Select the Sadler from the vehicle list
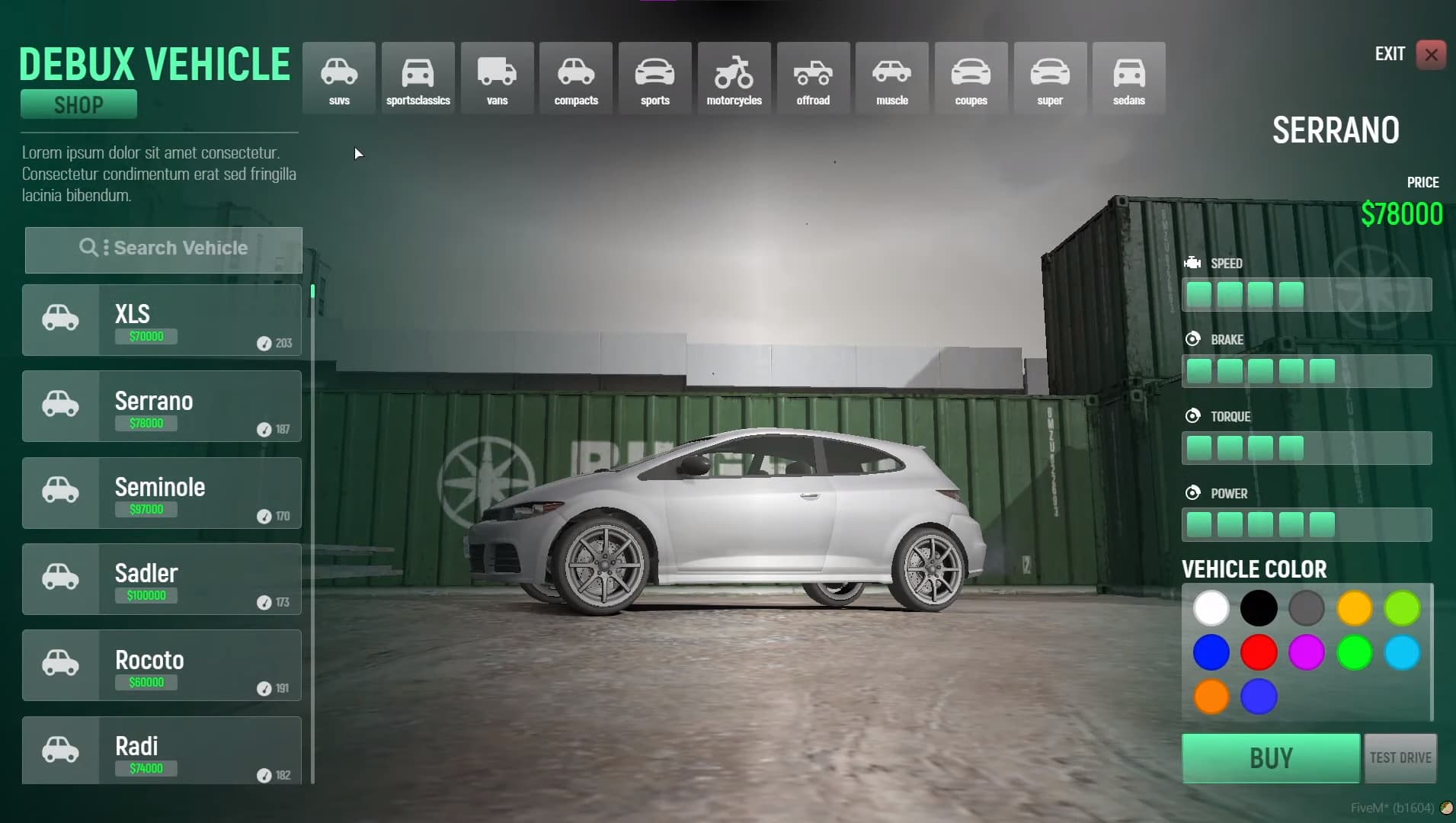The width and height of the screenshot is (1456, 823). point(162,579)
